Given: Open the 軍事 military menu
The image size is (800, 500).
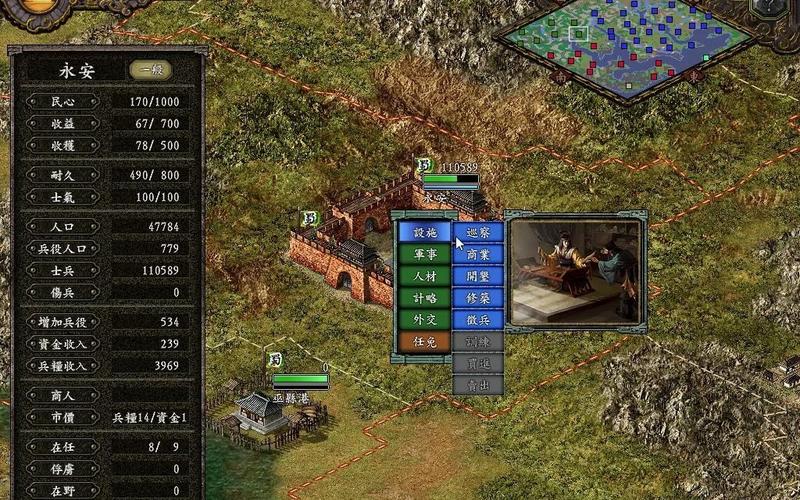Looking at the screenshot, I should tap(424, 254).
